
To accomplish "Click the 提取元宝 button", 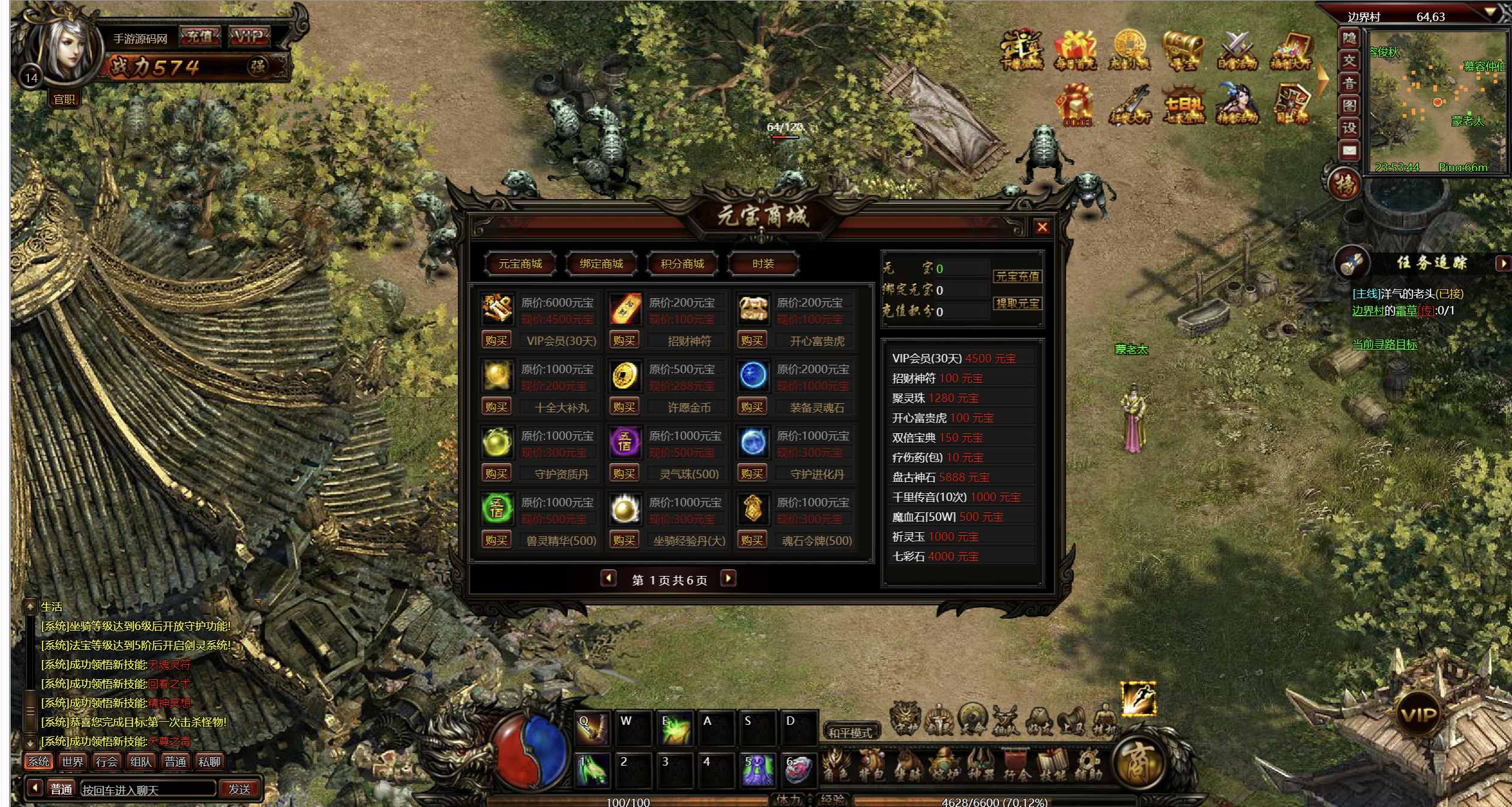I will pyautogui.click(x=1018, y=304).
